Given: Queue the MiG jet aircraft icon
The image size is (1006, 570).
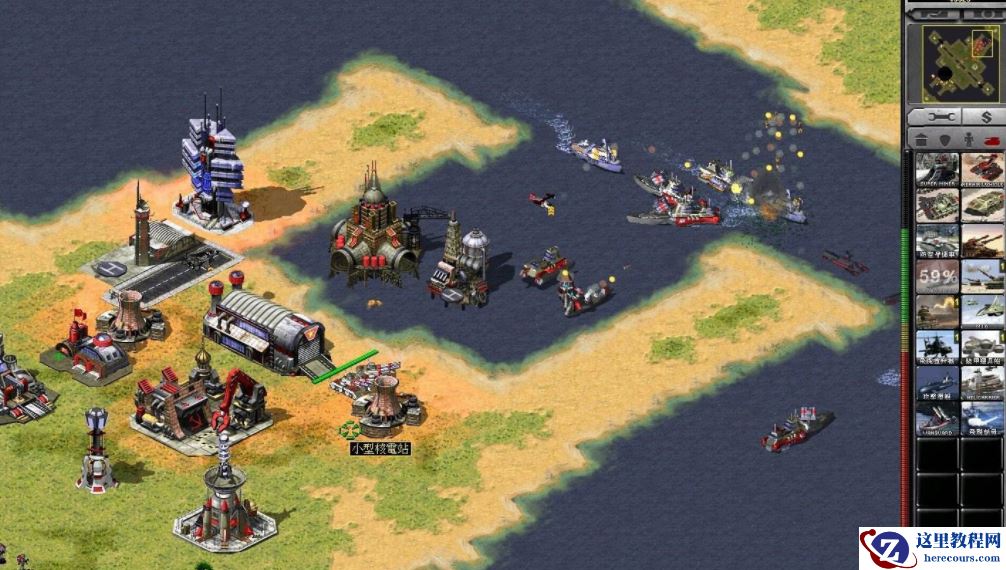Looking at the screenshot, I should (982, 311).
